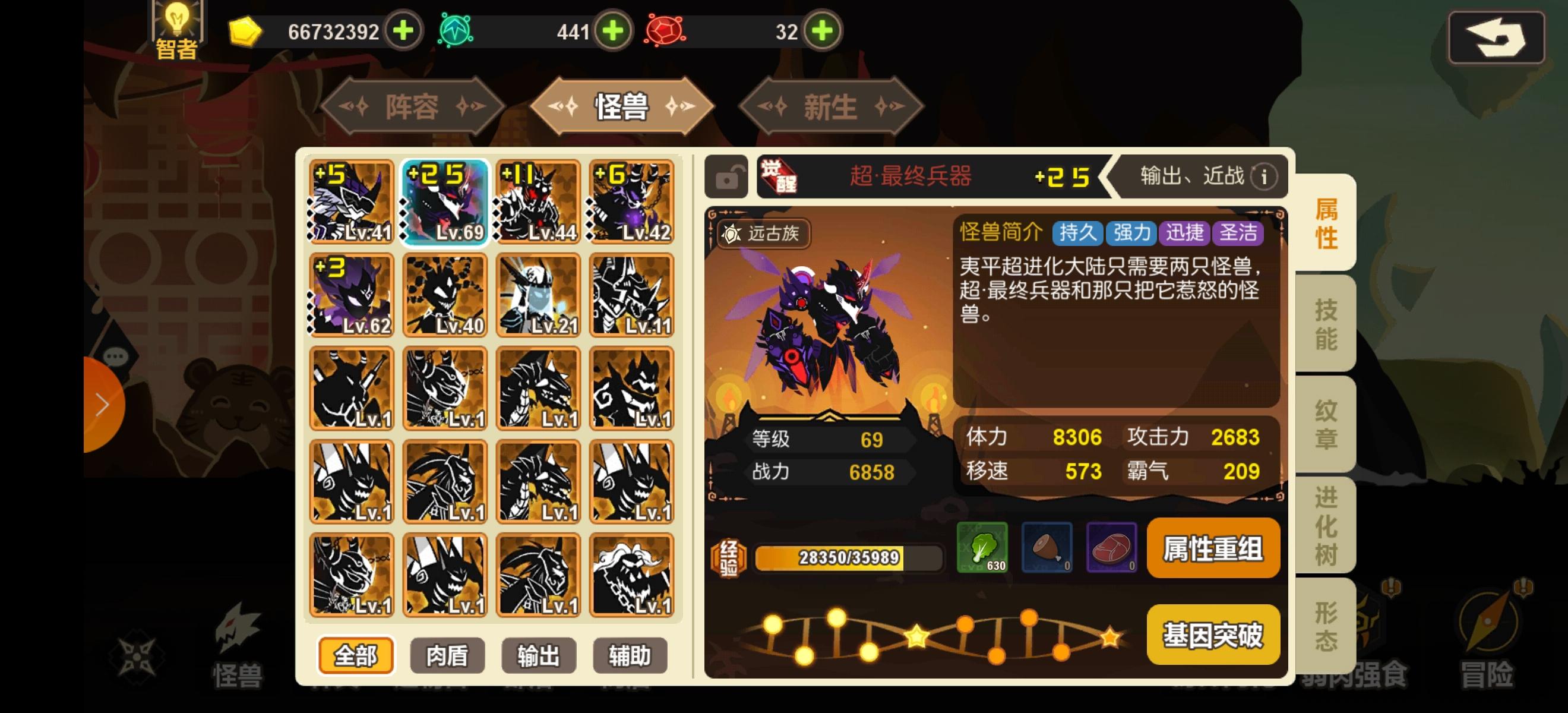
Task: Feed the lettuce food item showing 630
Action: [985, 548]
